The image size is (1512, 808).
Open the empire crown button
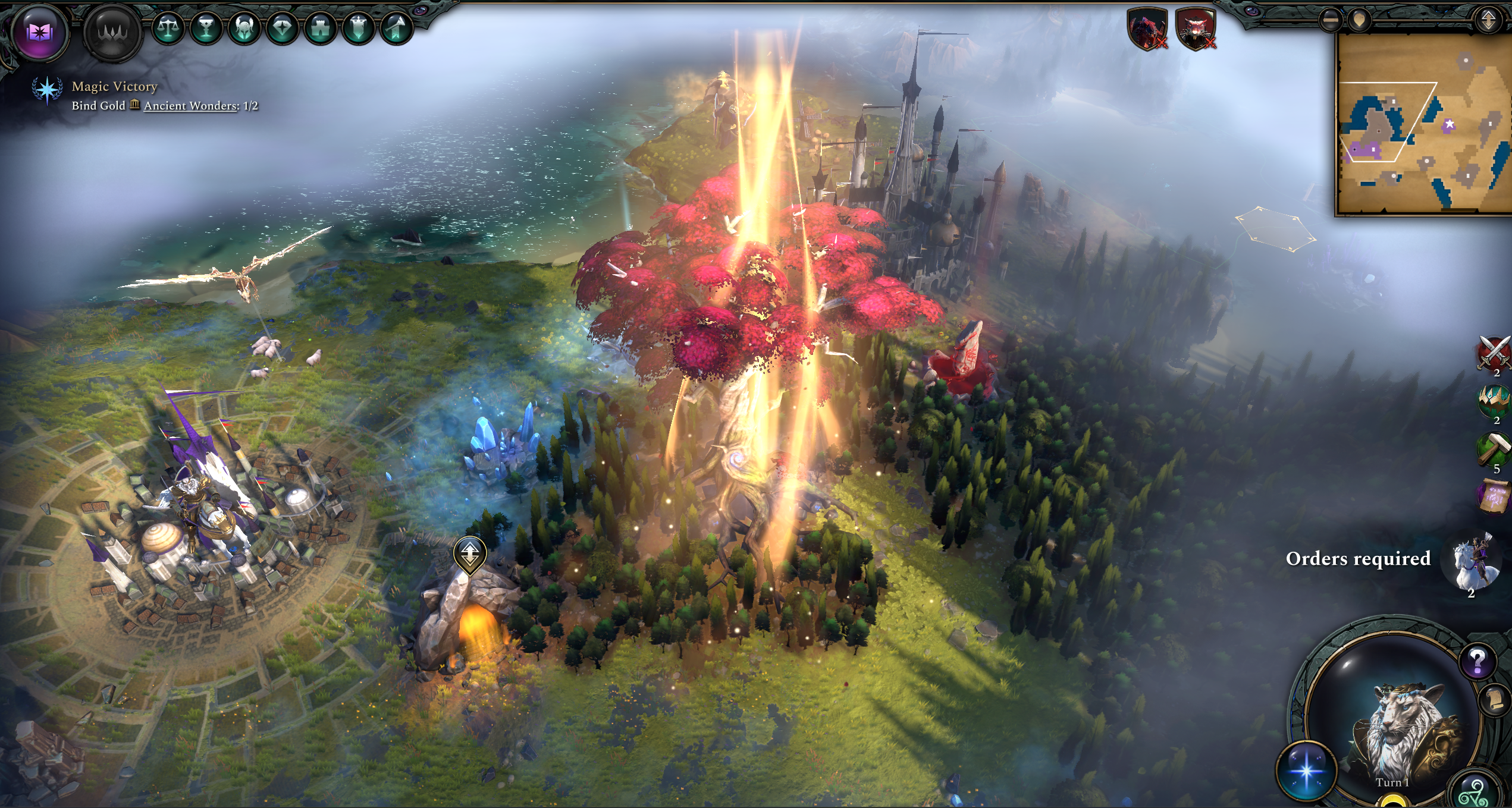click(112, 32)
